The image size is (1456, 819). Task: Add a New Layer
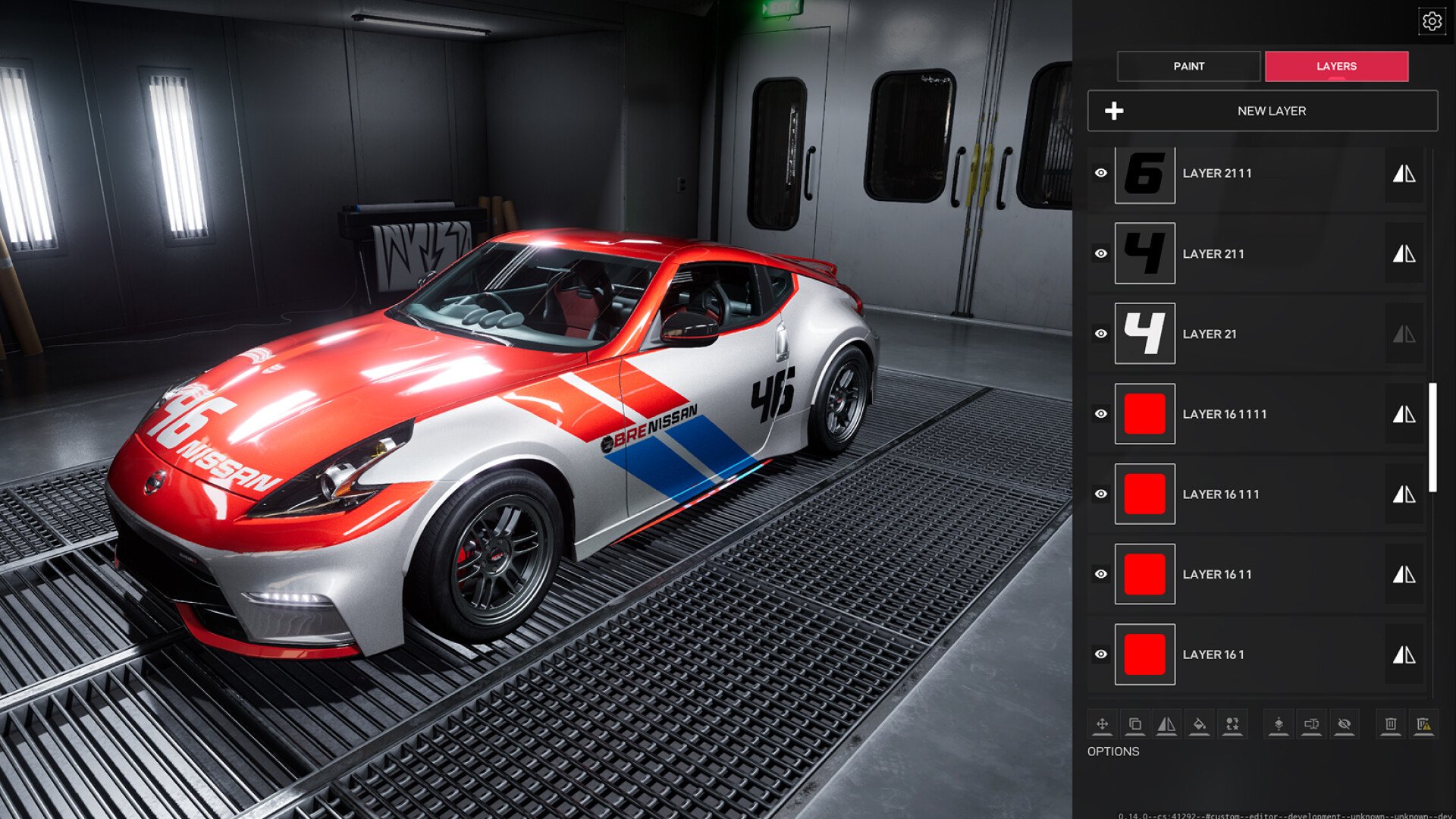(1262, 111)
